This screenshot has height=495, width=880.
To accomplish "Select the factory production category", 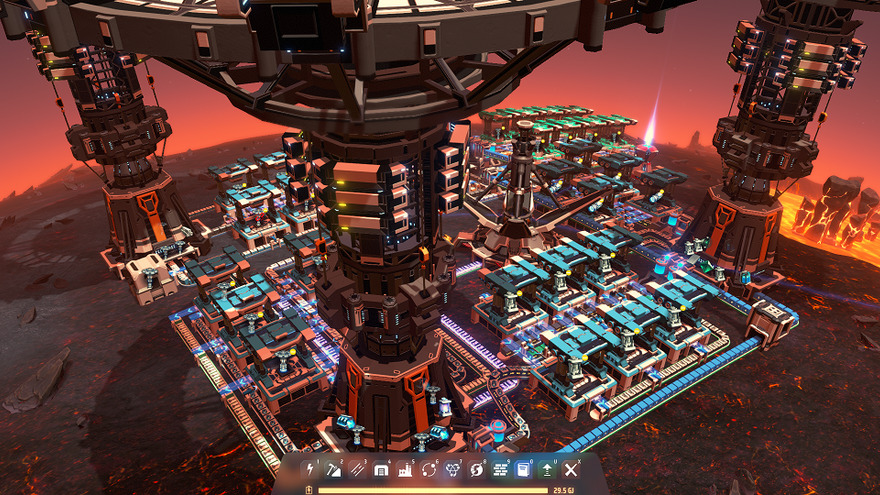I will [x=405, y=468].
